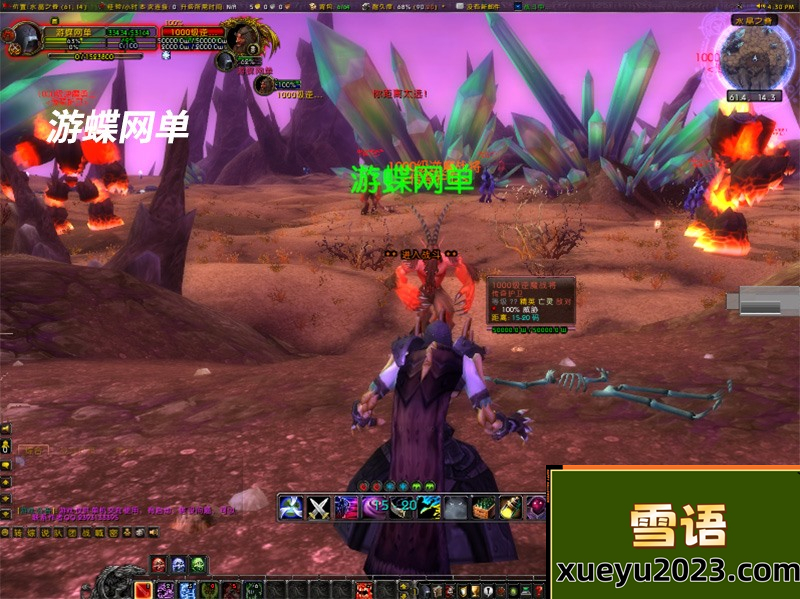Use the yellow potion flask slot
Screen dimensions: 800x599
pyautogui.click(x=511, y=507)
